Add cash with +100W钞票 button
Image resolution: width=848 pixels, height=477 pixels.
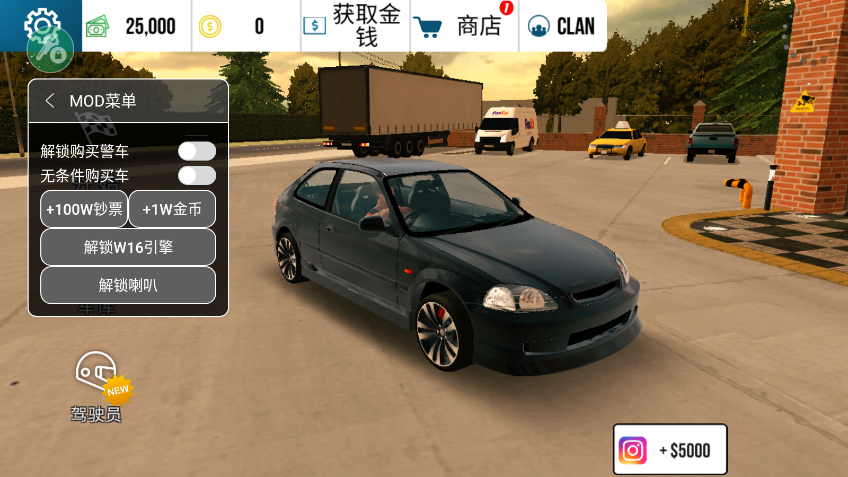click(84, 209)
